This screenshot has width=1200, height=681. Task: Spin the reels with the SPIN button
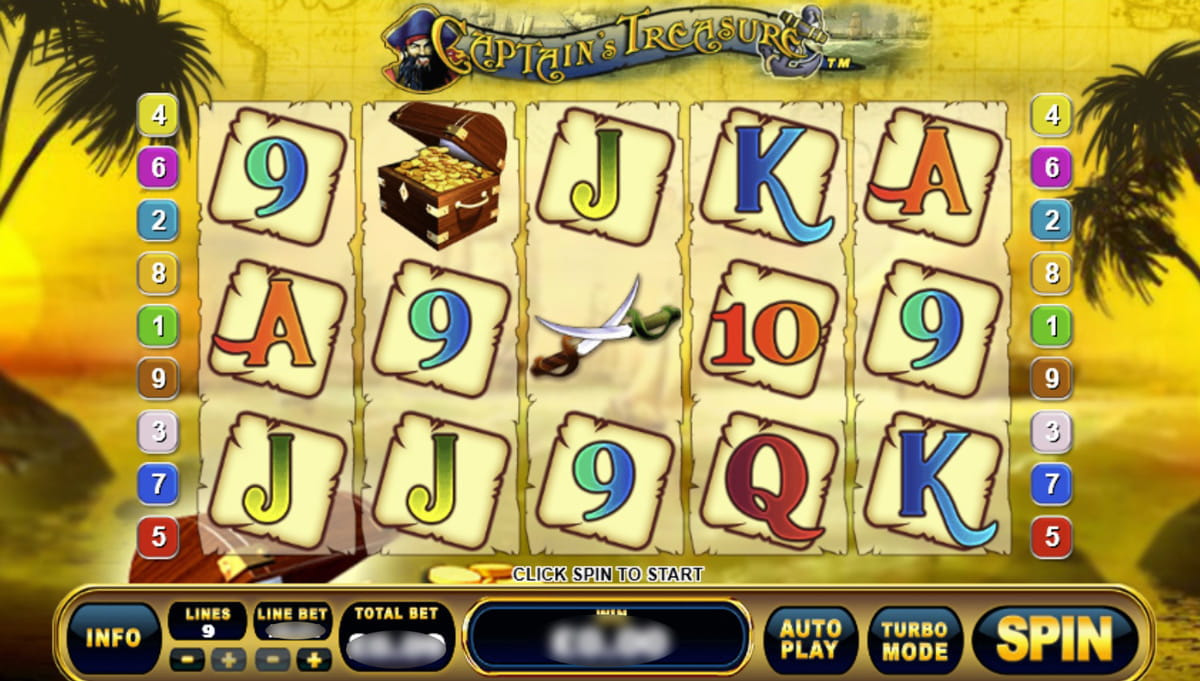pyautogui.click(x=1055, y=638)
